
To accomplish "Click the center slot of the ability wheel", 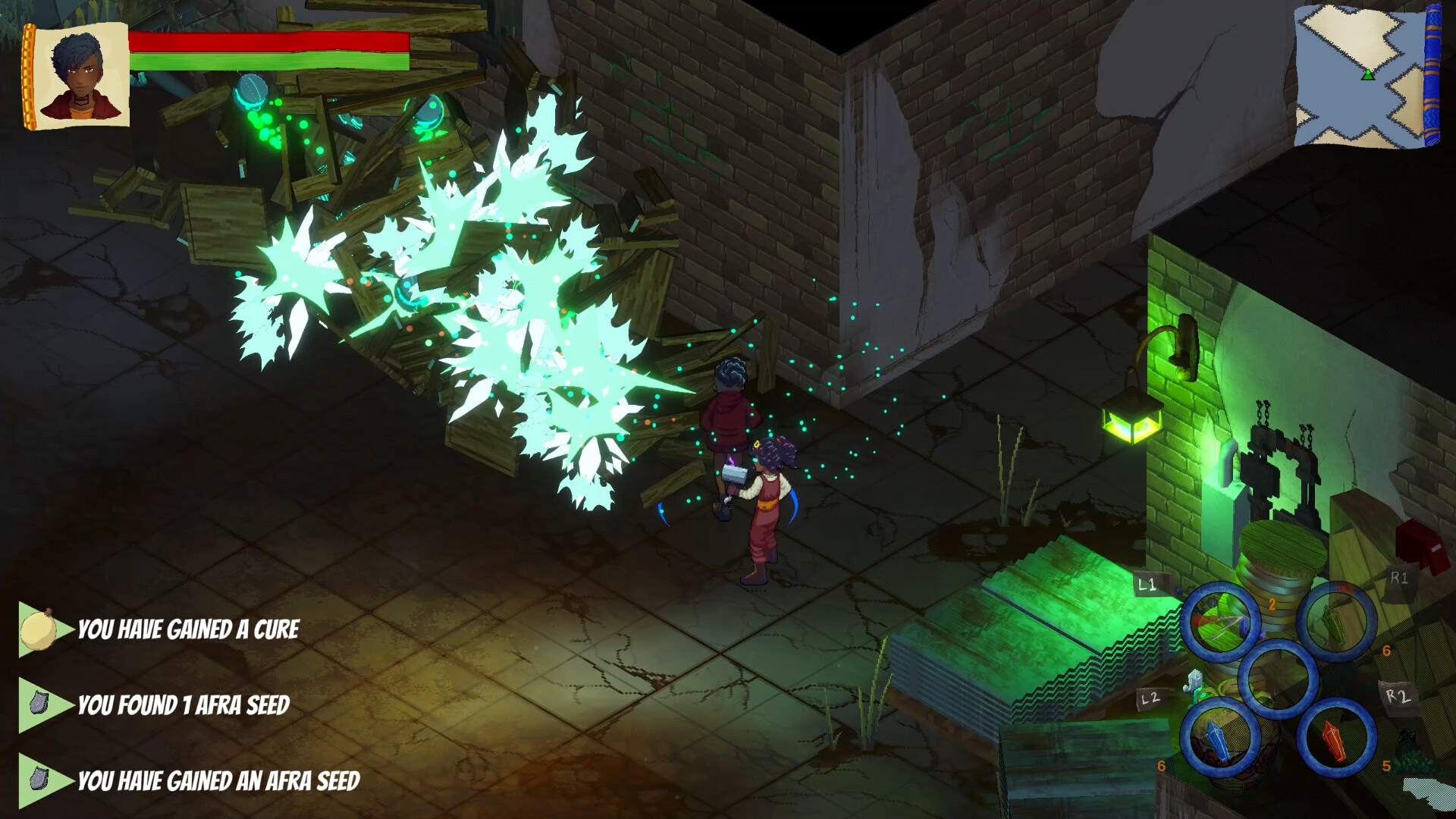I will tap(1279, 678).
